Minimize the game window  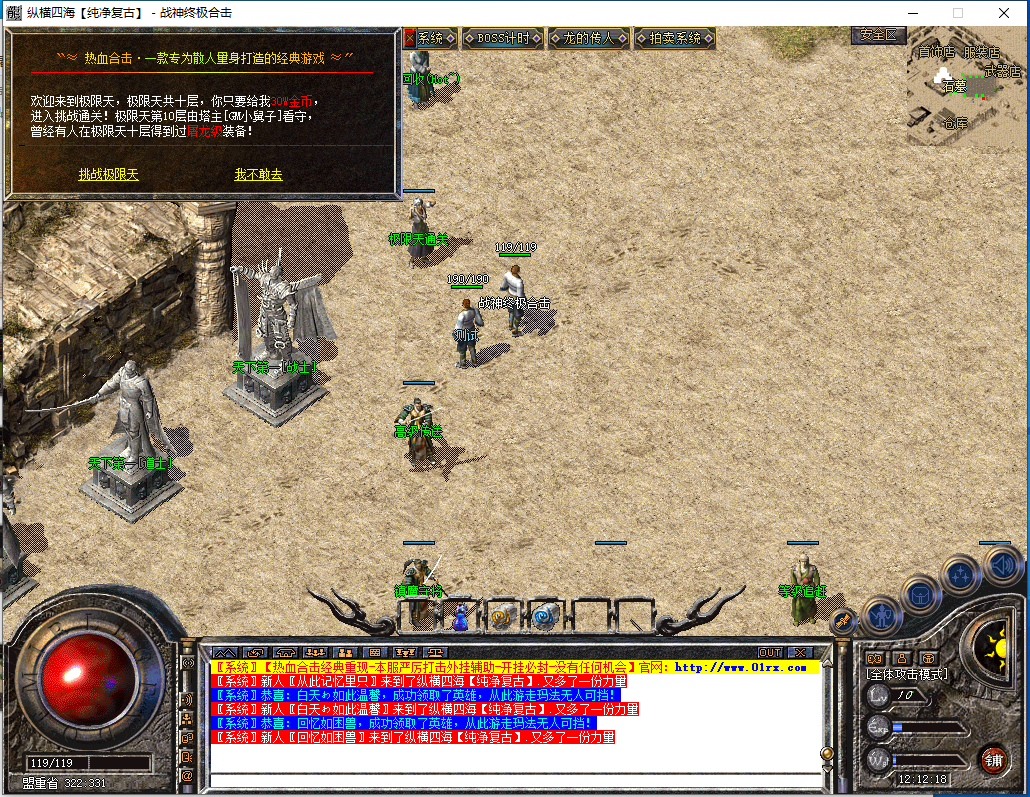[x=912, y=13]
